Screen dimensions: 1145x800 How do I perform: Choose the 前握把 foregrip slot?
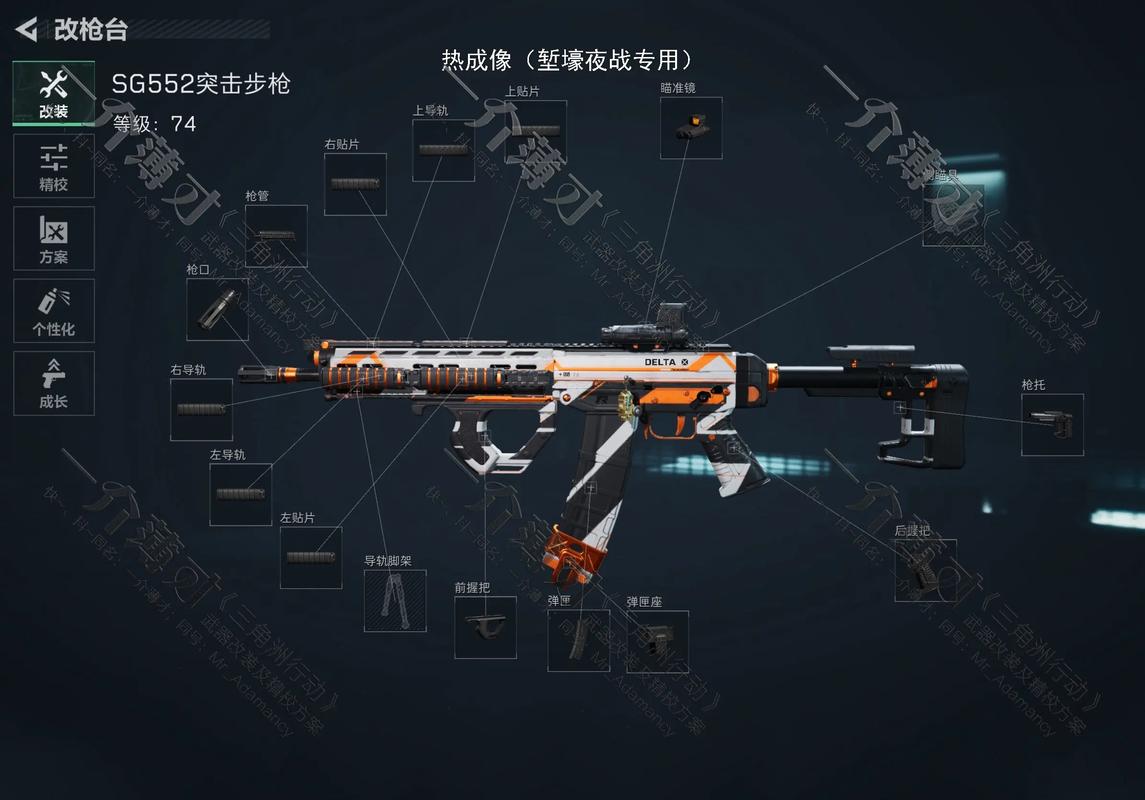point(485,627)
